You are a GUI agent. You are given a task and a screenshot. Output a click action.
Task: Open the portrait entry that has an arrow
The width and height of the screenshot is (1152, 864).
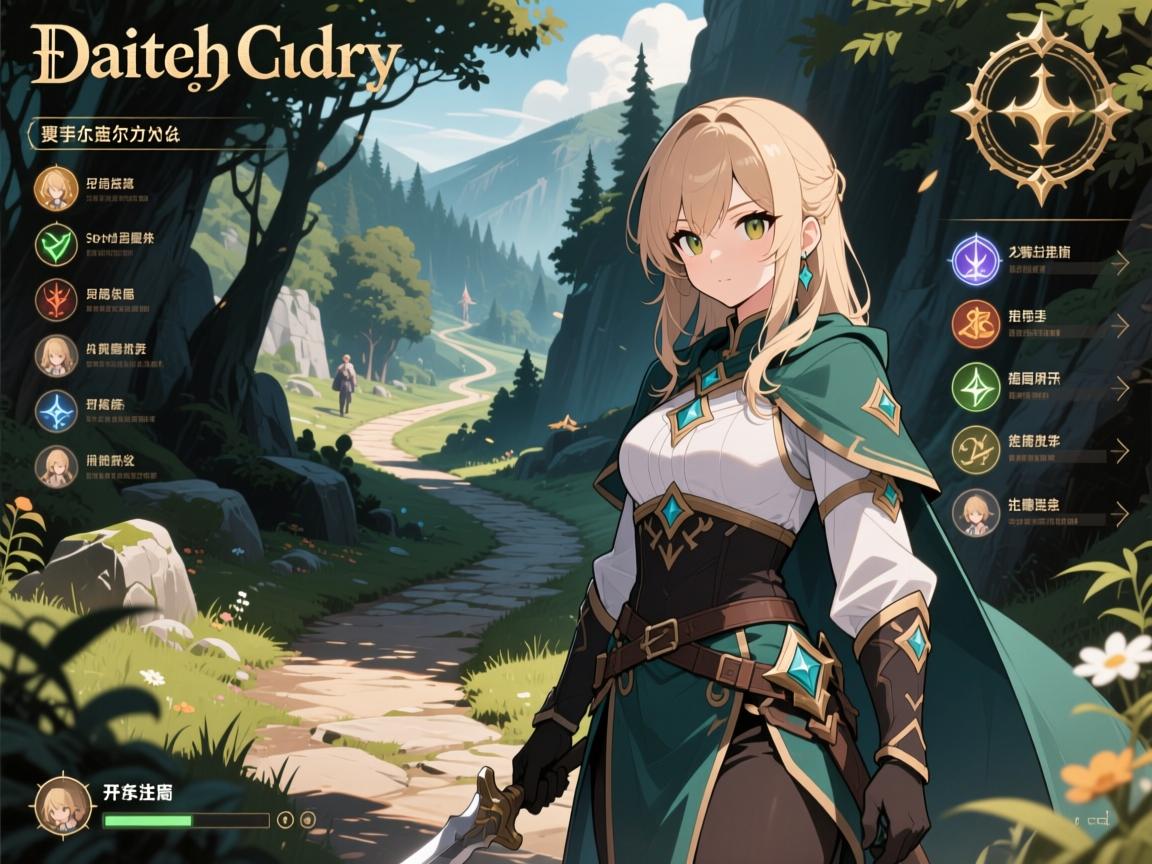(x=976, y=513)
